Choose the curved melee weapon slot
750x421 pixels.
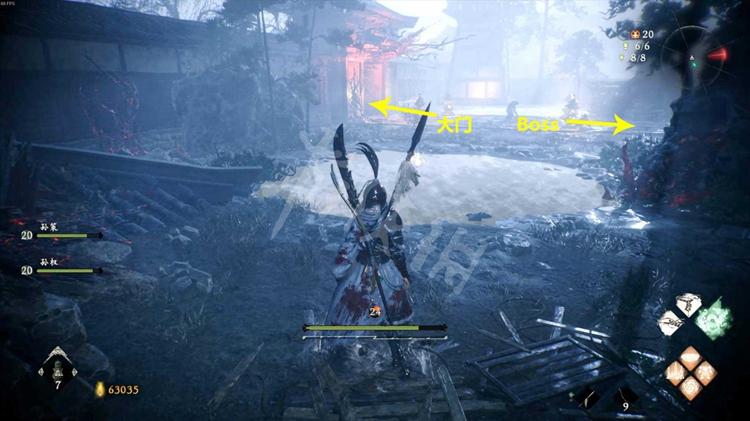pos(589,397)
